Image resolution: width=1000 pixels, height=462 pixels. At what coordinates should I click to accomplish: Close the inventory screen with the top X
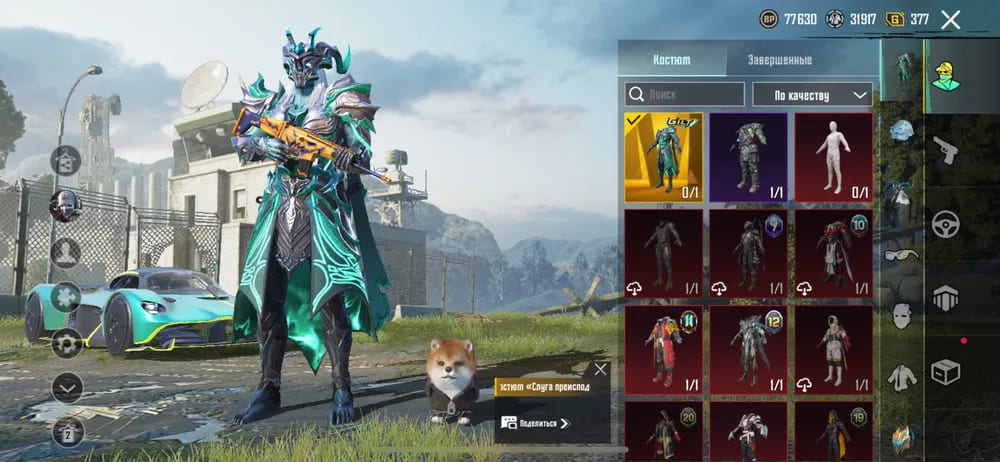(x=951, y=19)
